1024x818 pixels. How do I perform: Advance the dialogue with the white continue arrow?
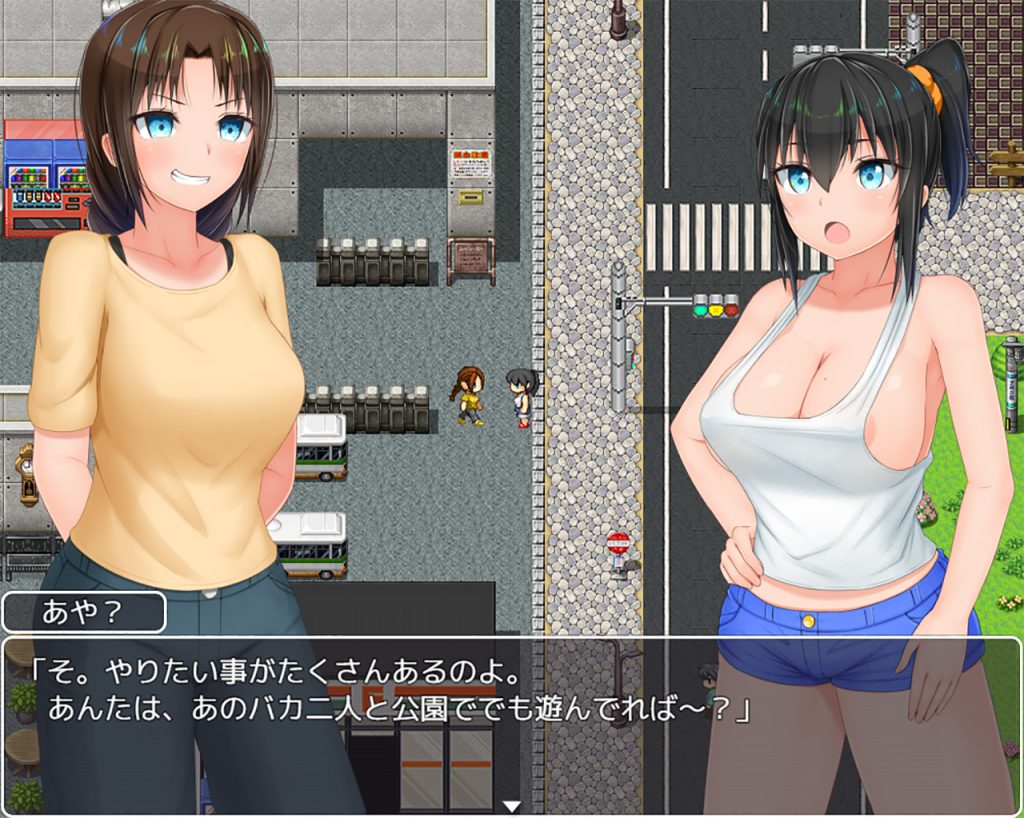(512, 805)
